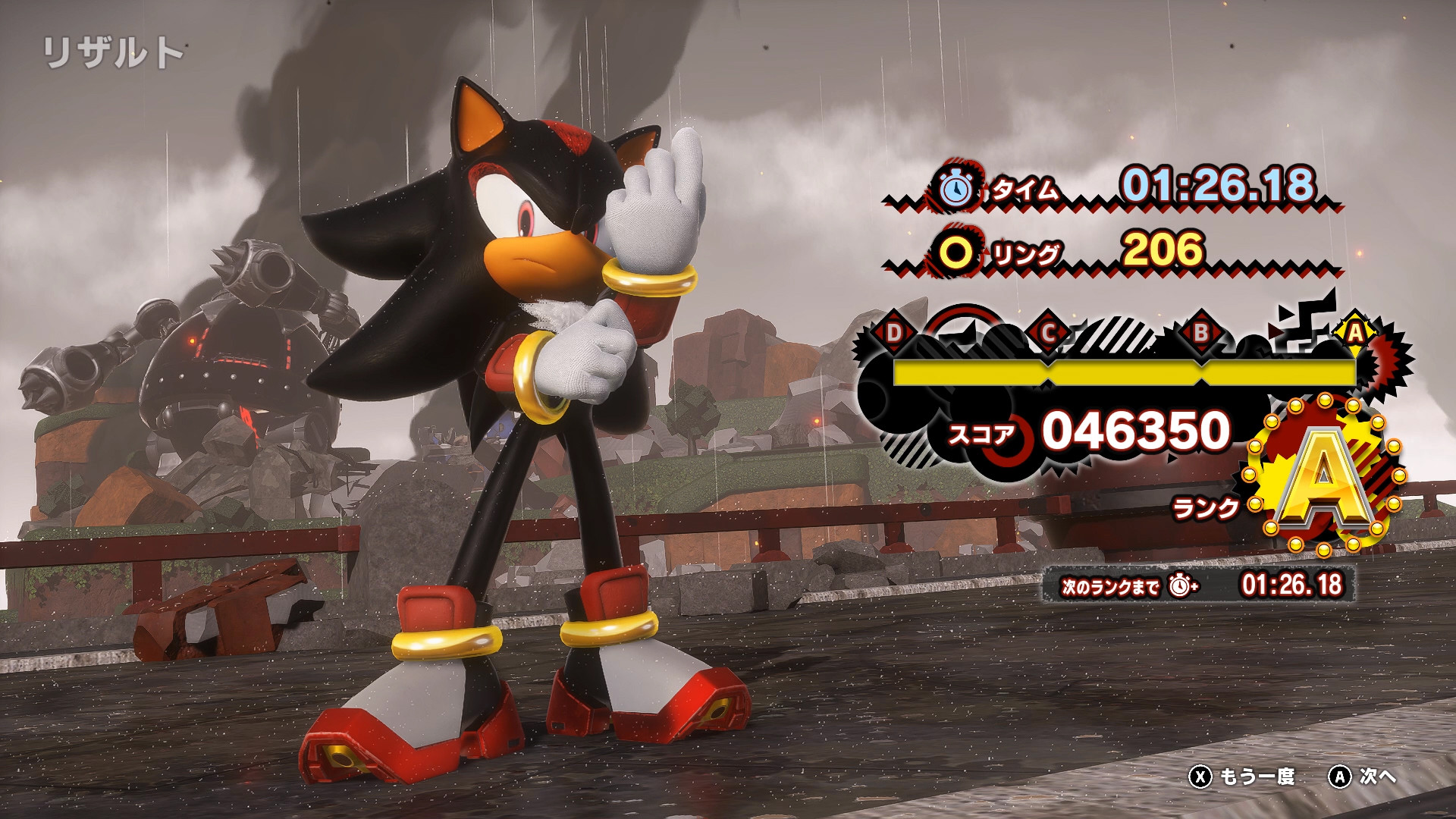Select the リザルト title label
1456x819 pixels.
(114, 51)
